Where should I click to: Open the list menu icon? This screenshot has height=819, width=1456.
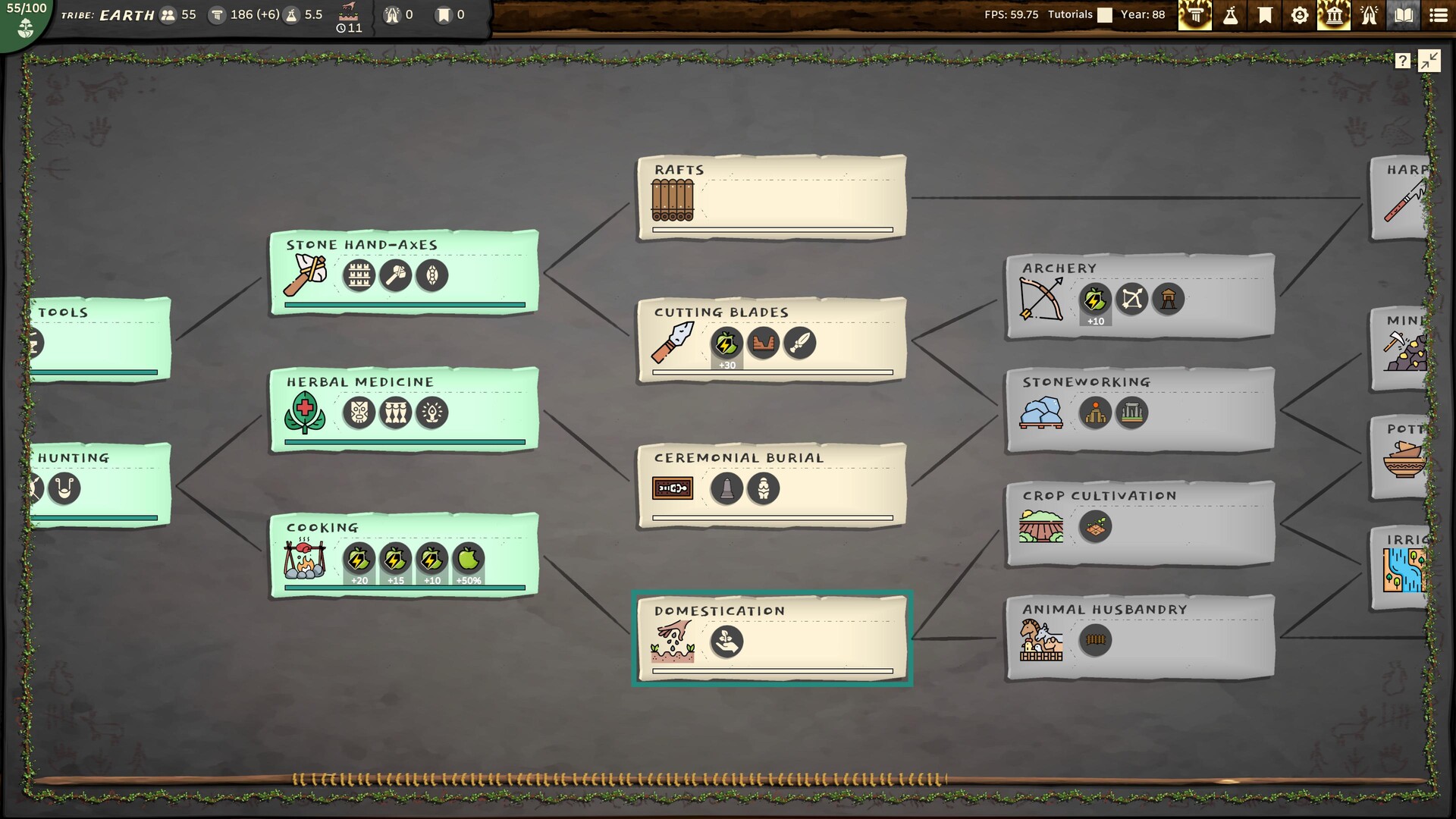pos(1438,15)
